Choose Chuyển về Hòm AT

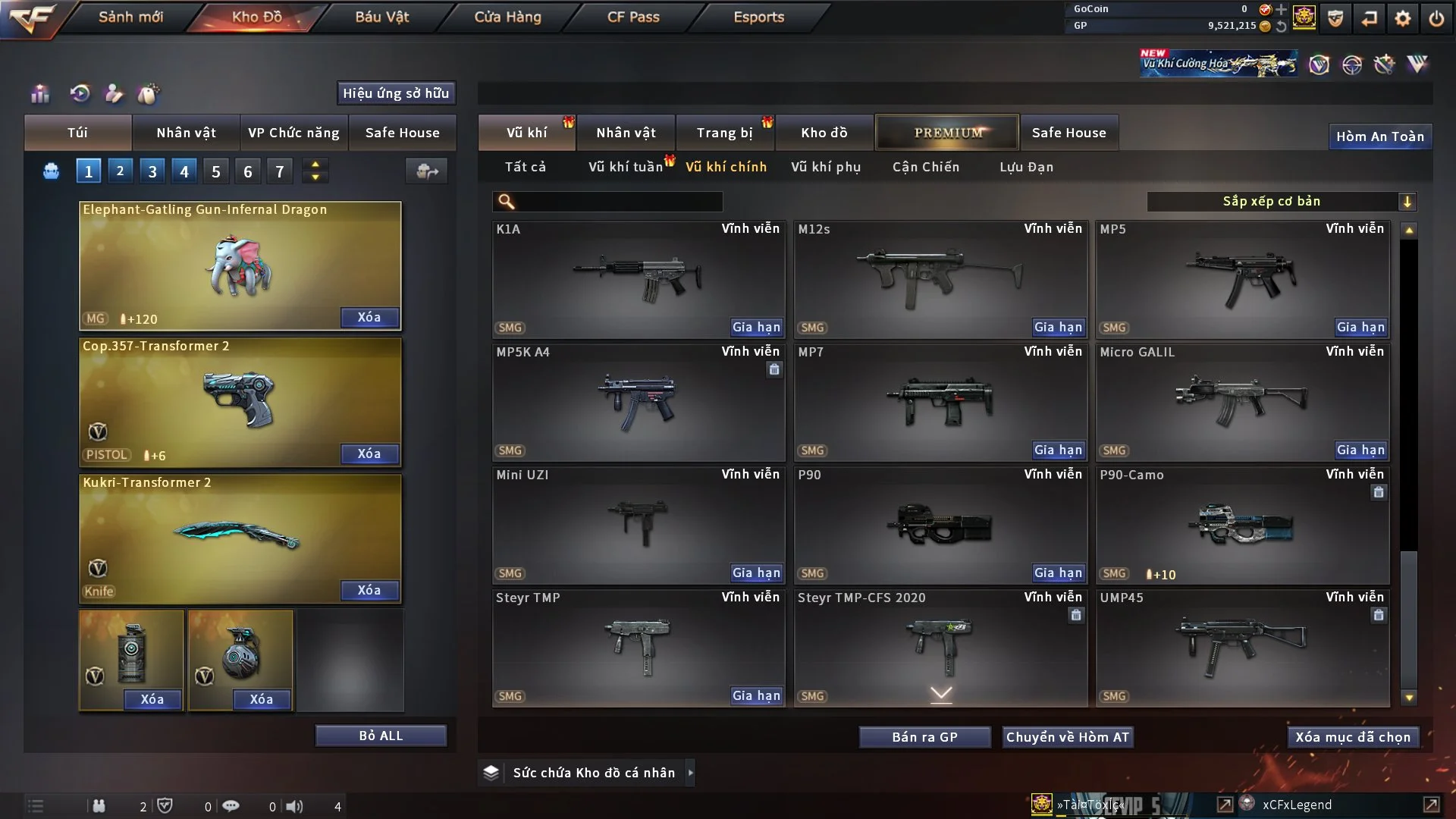pyautogui.click(x=1067, y=737)
